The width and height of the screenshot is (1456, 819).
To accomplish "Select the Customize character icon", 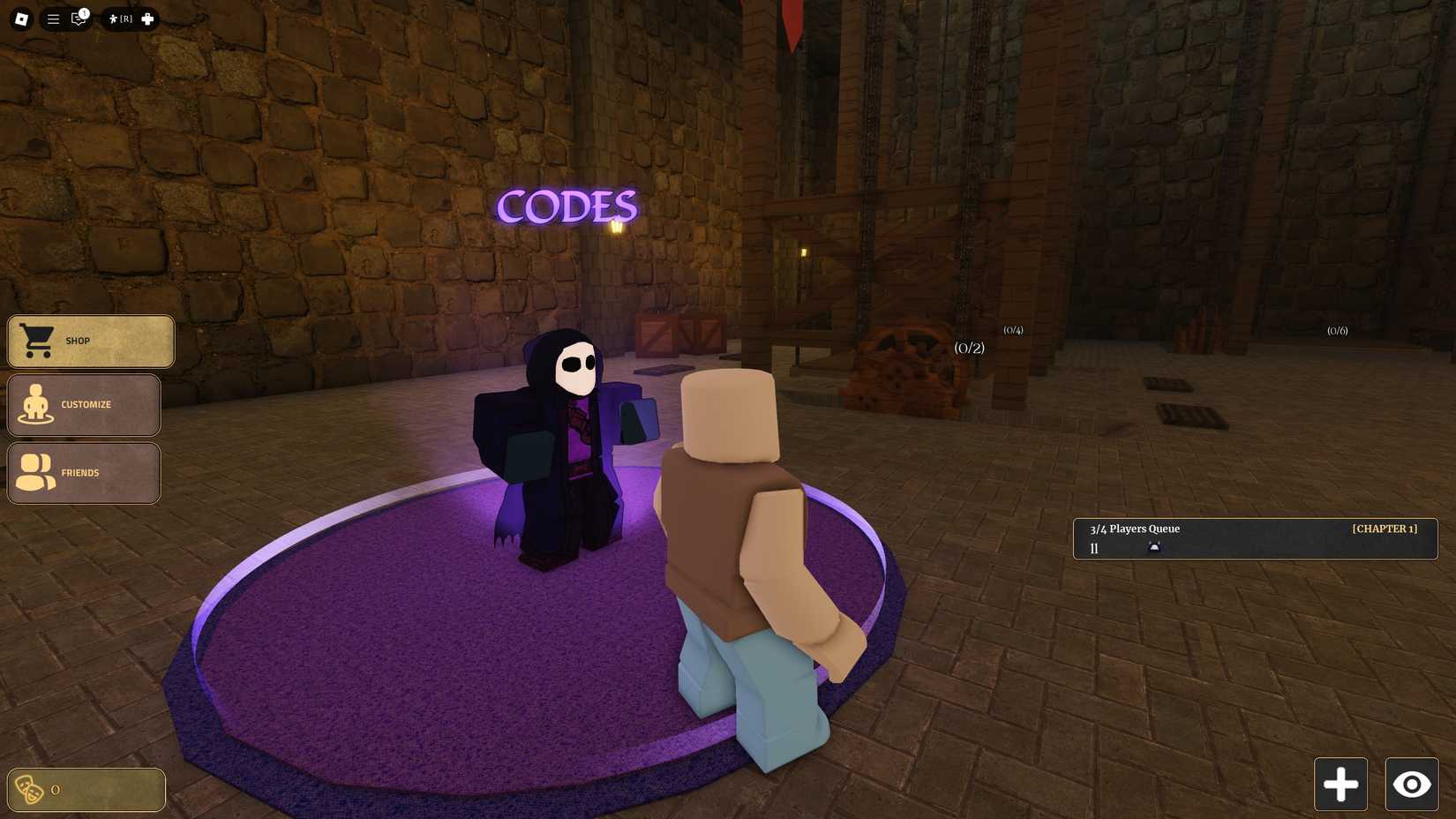I will click(34, 405).
